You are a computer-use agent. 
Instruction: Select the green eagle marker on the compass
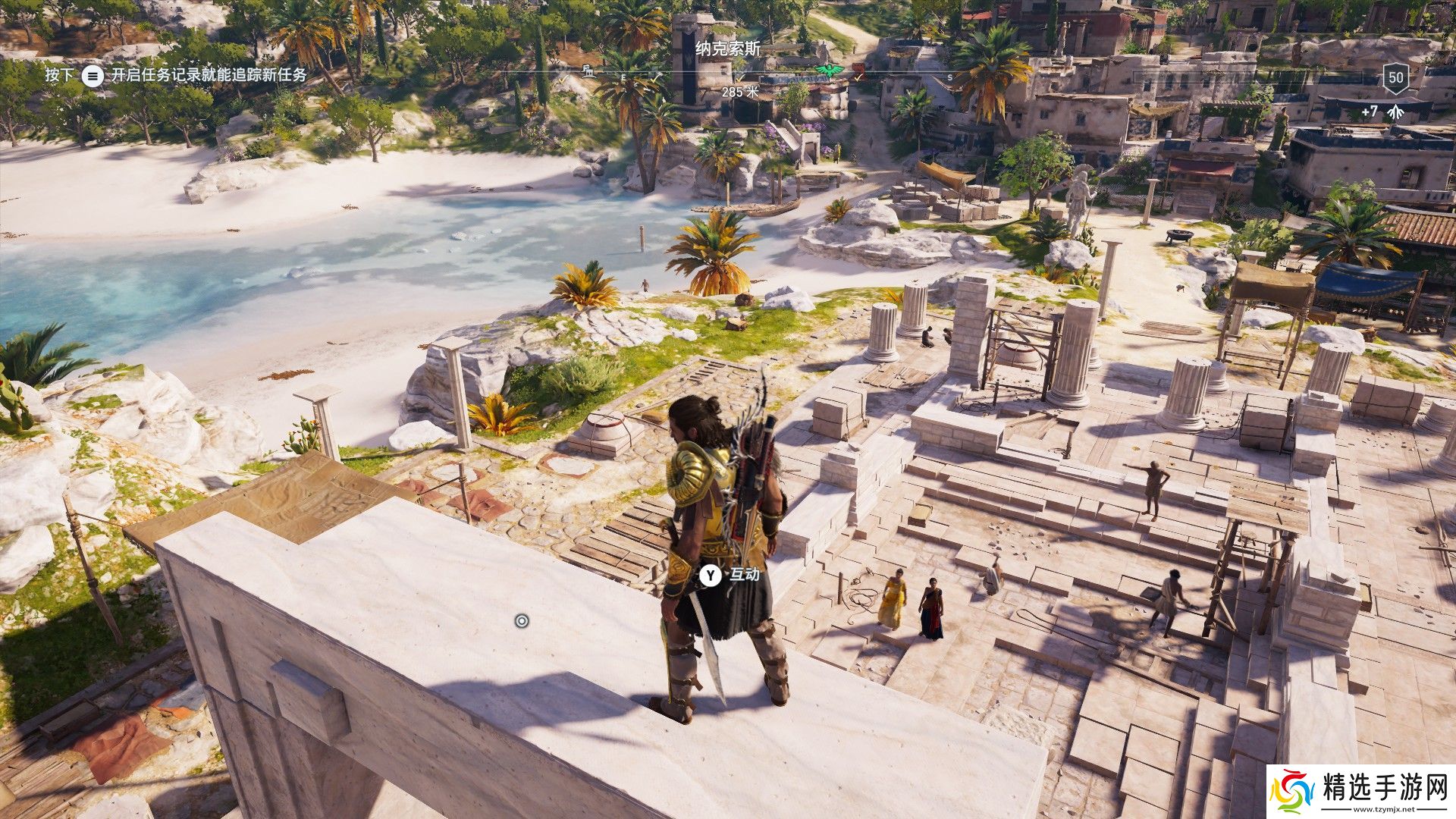[828, 71]
